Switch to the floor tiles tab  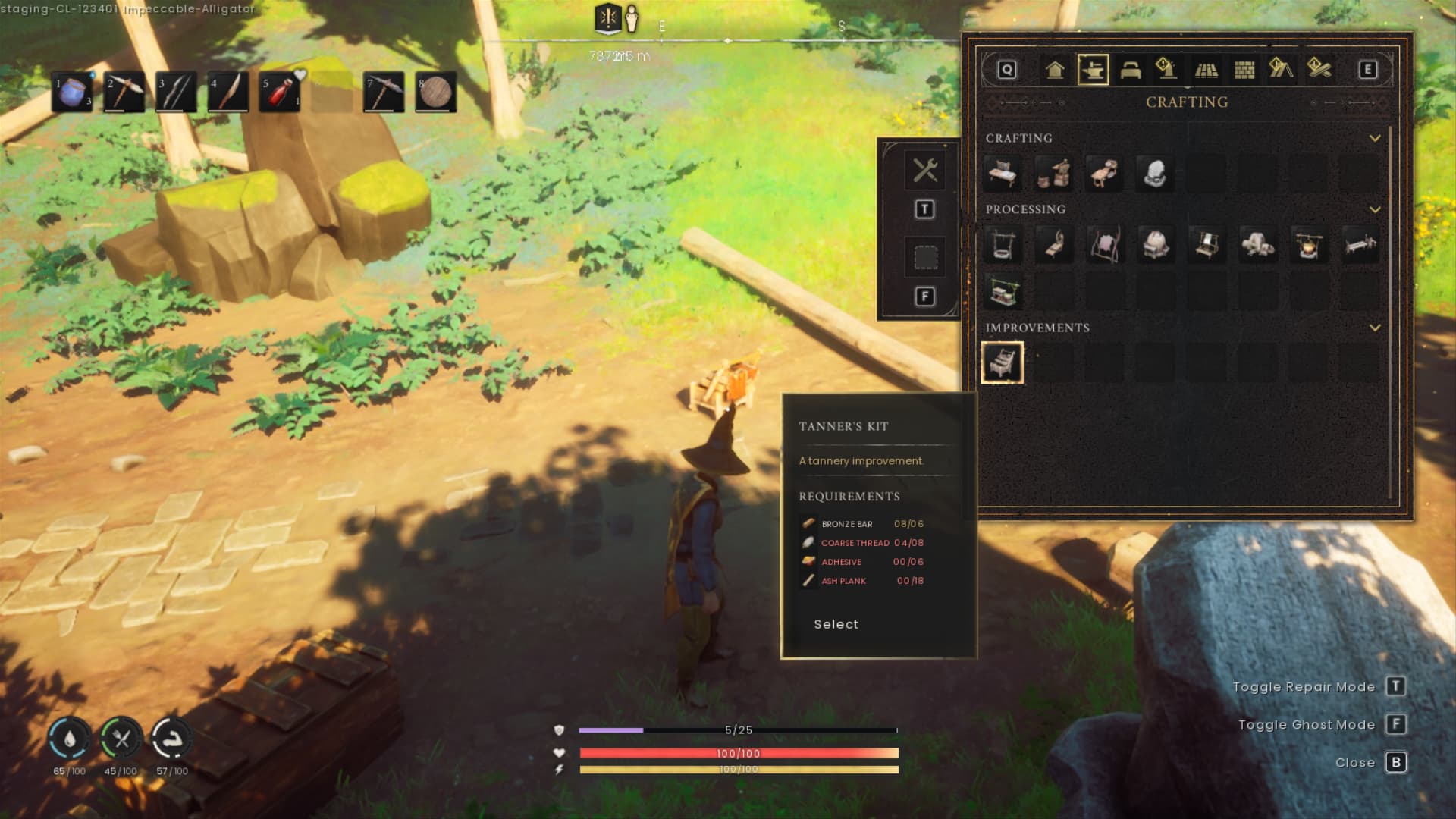coord(1206,70)
